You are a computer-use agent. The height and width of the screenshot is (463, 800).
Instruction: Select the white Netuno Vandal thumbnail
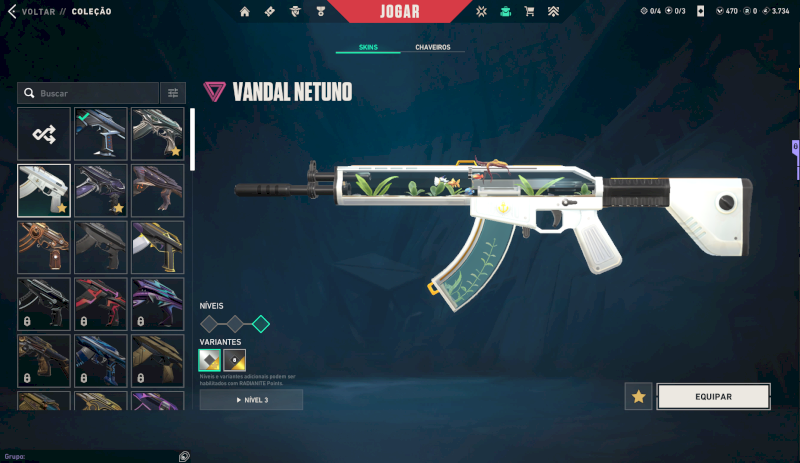[44, 190]
